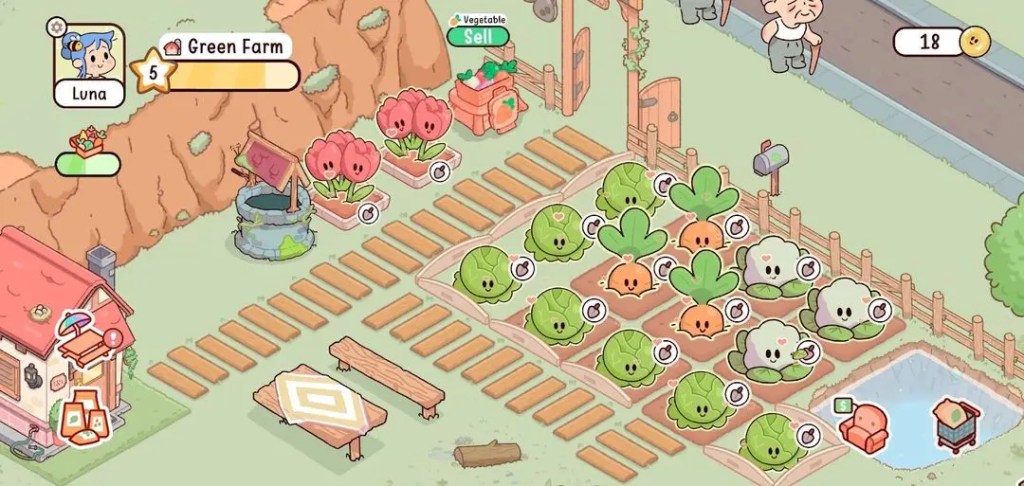Image resolution: width=1024 pixels, height=486 pixels.
Task: Sell vegetables with the Sell button
Action: (x=477, y=37)
